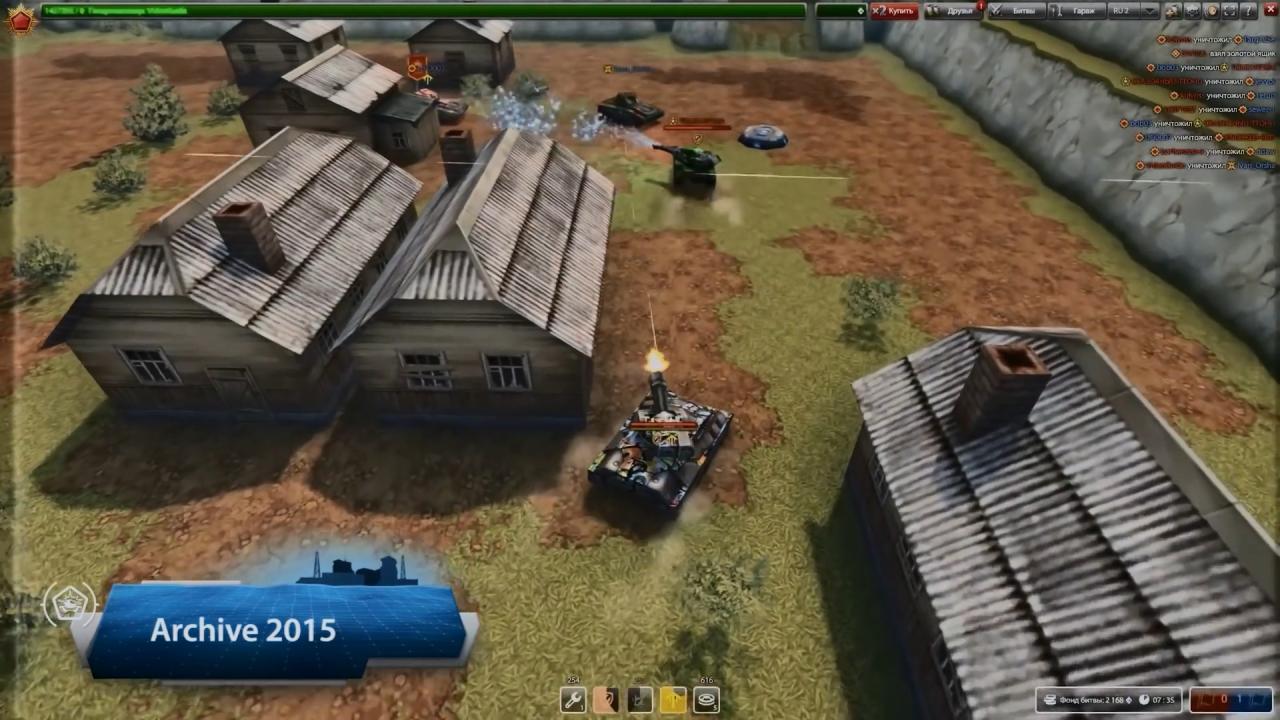This screenshot has width=1280, height=720.
Task: Use the double damage supply
Action: (x=639, y=700)
